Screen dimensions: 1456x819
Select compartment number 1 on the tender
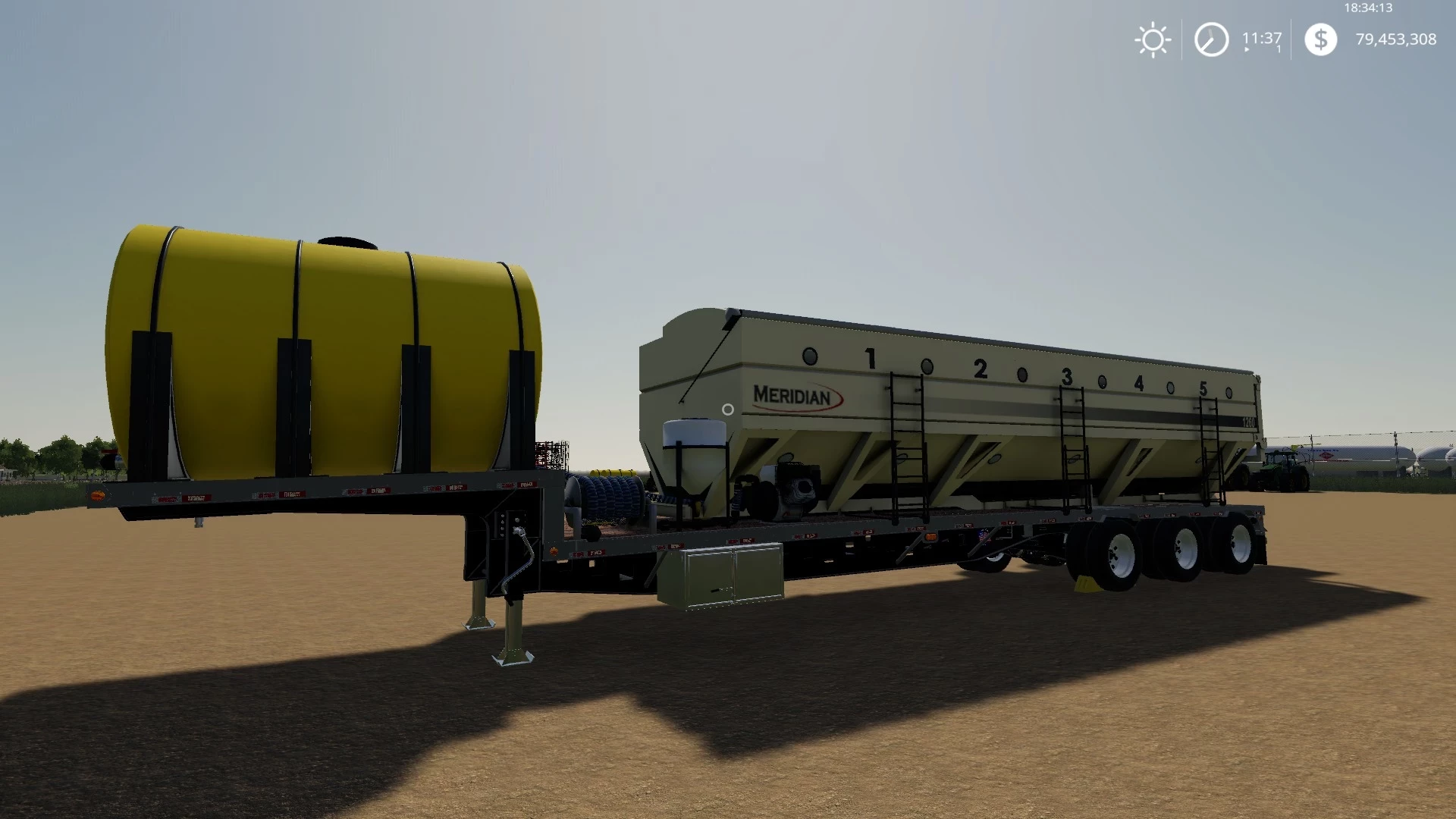coord(869,356)
